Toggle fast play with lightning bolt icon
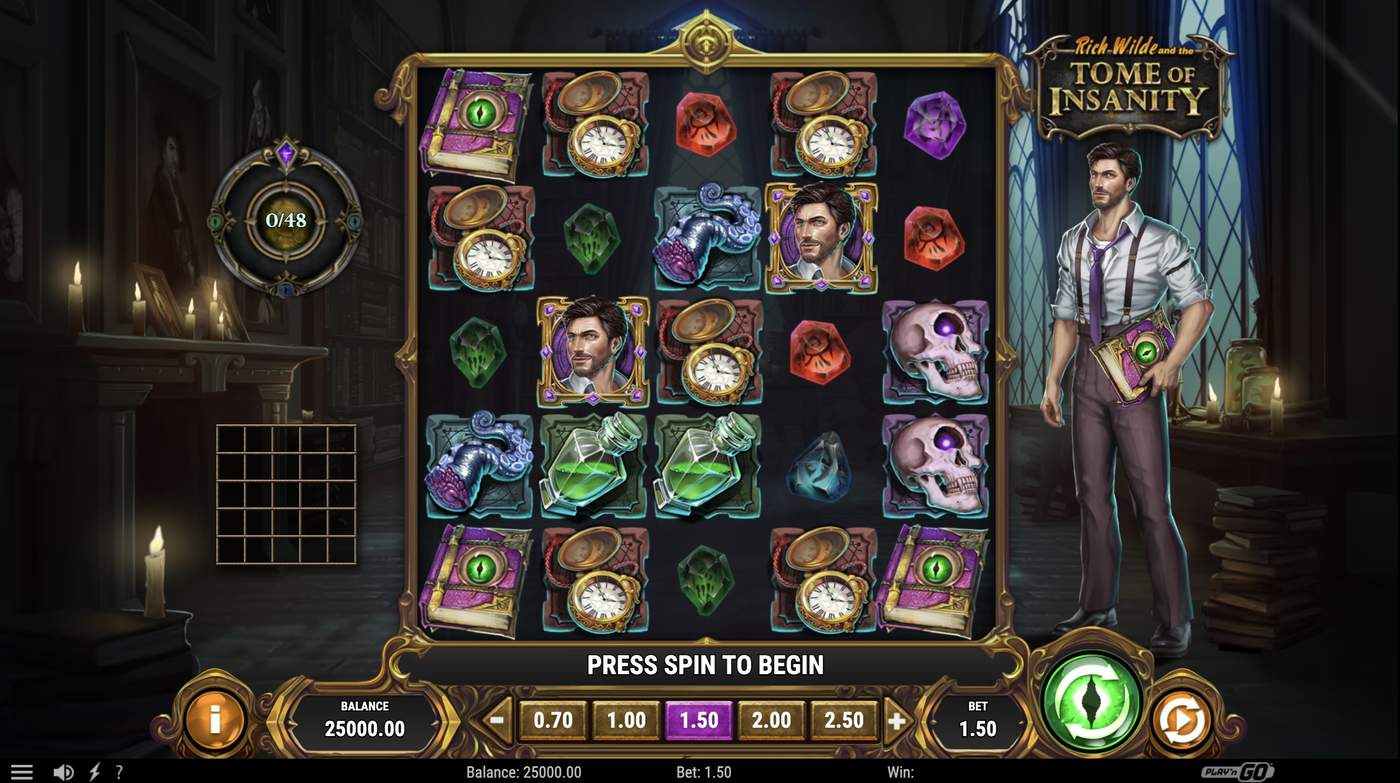Image resolution: width=1400 pixels, height=783 pixels. click(92, 771)
